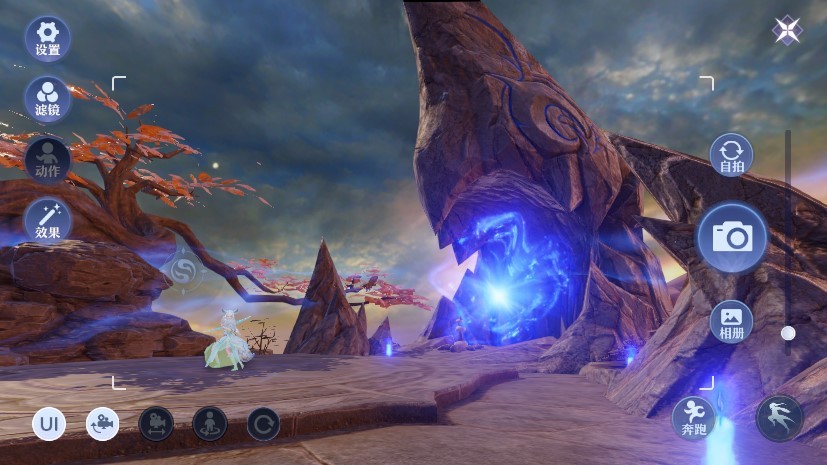Close photo mode with the X icon

click(x=787, y=31)
